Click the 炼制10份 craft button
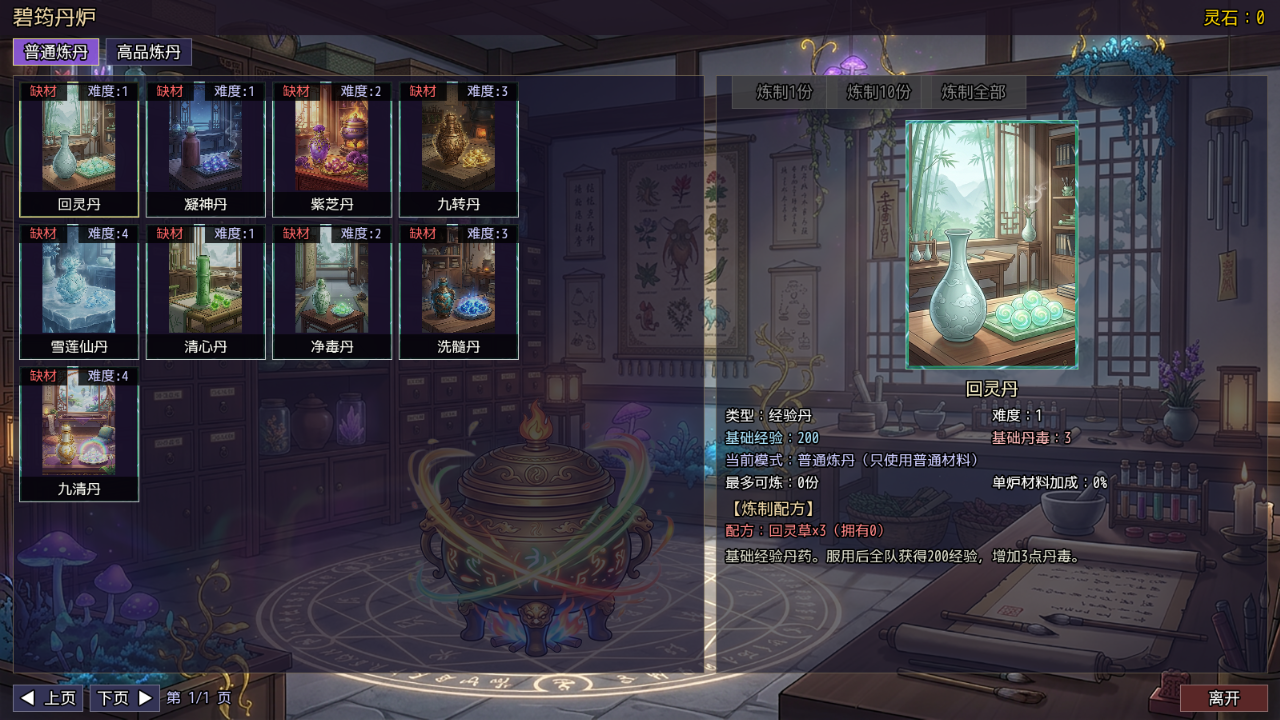 coord(876,92)
